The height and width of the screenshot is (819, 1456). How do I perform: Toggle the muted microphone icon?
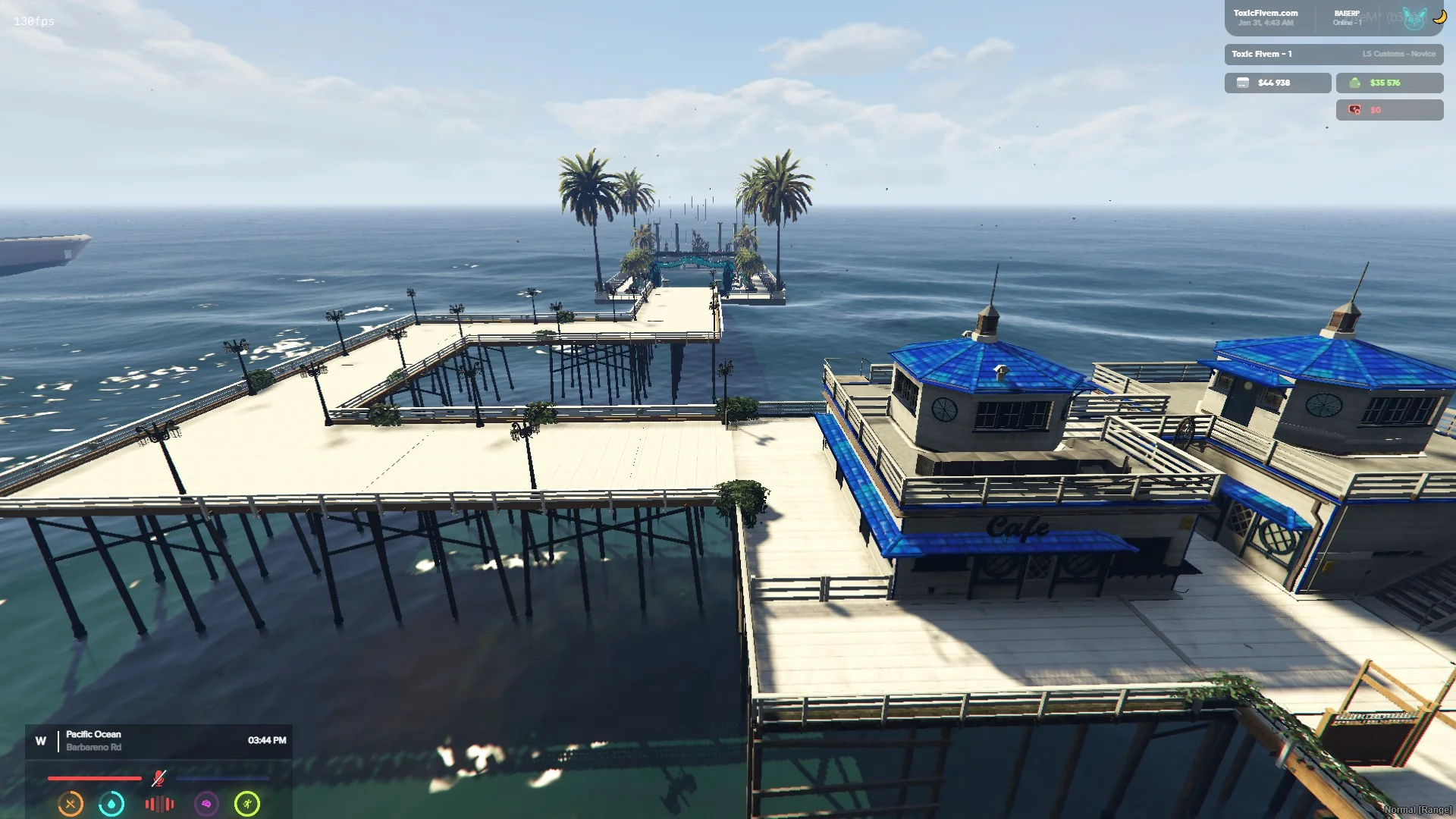pyautogui.click(x=158, y=778)
